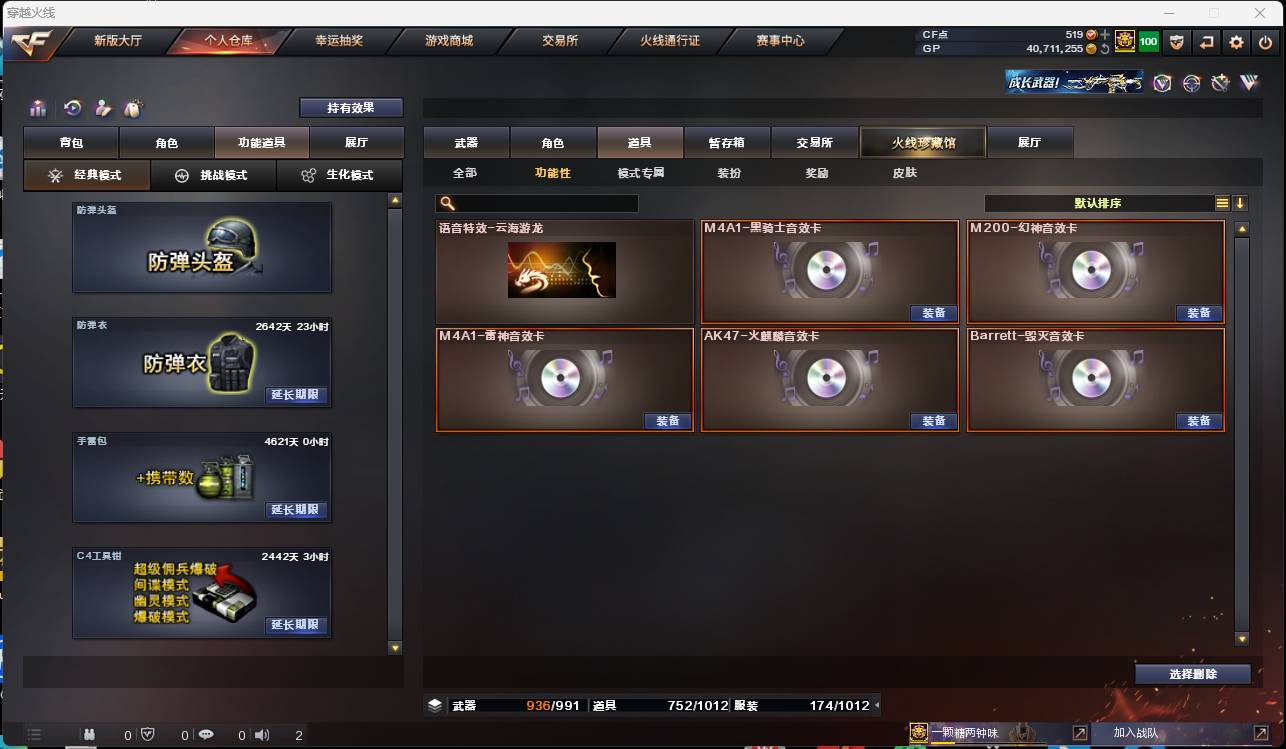Switch to the 火线珍藏馆 tab

921,142
